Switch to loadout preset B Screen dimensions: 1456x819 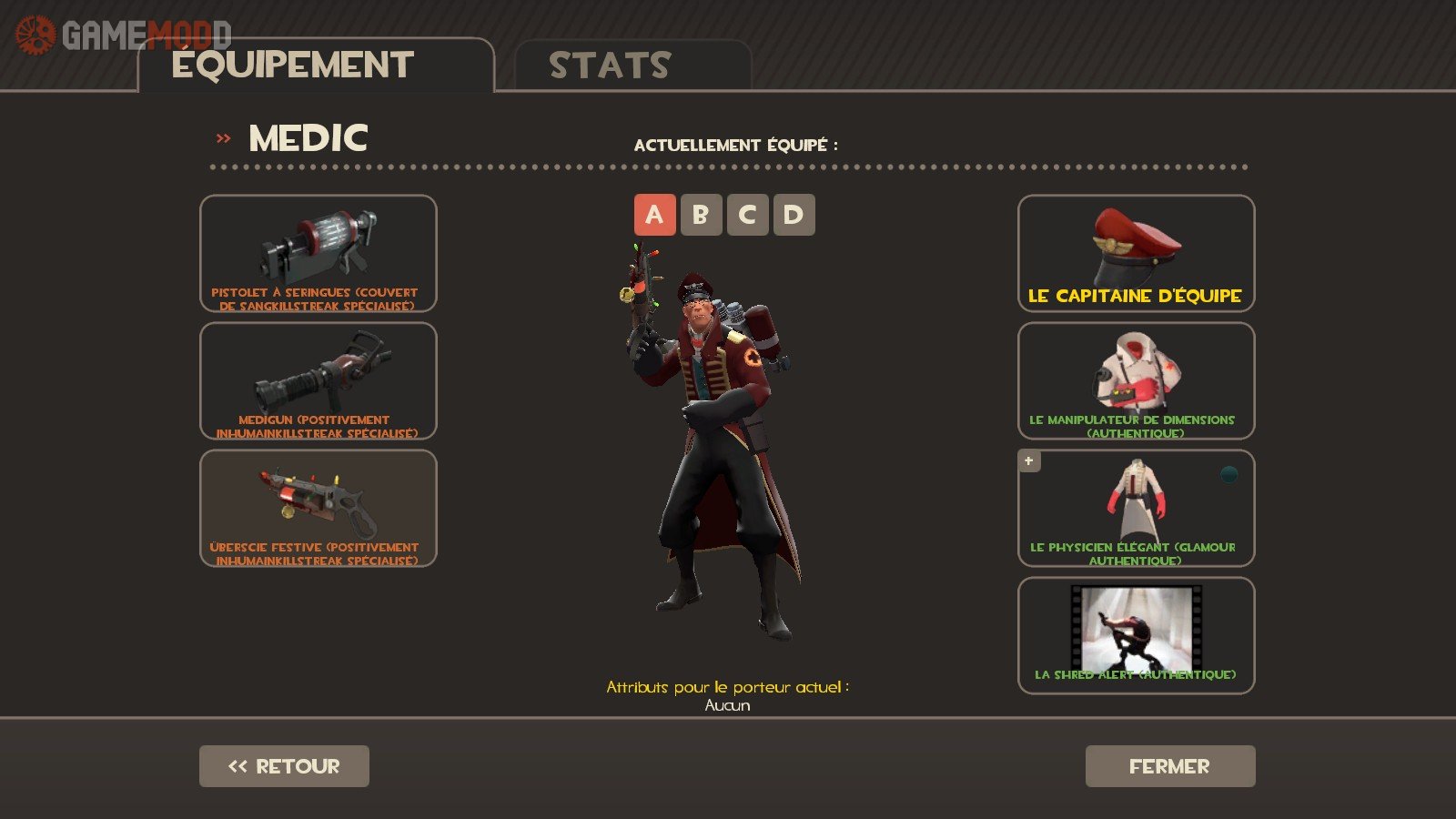(701, 215)
